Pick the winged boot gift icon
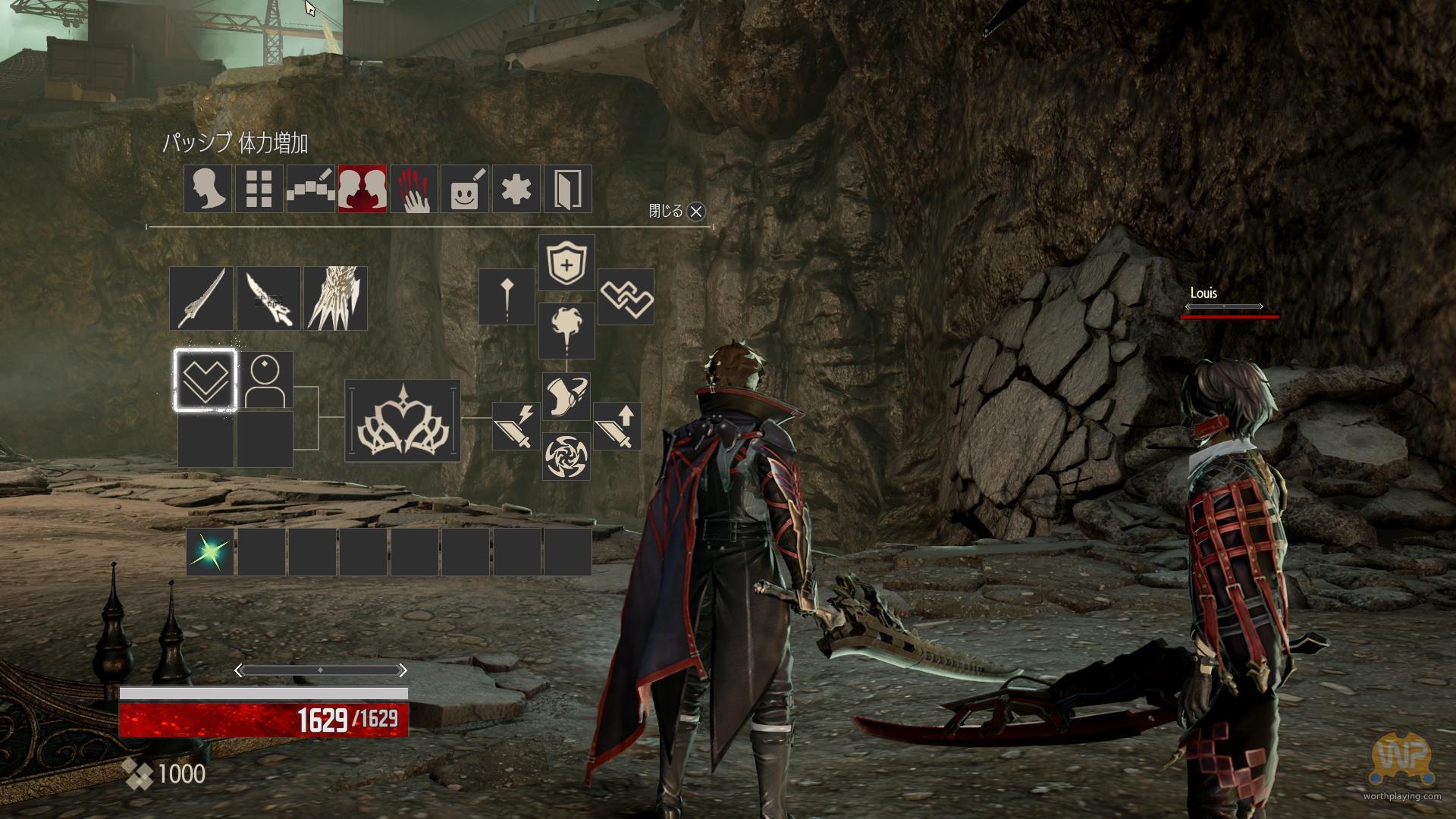1456x819 pixels. pos(566,396)
